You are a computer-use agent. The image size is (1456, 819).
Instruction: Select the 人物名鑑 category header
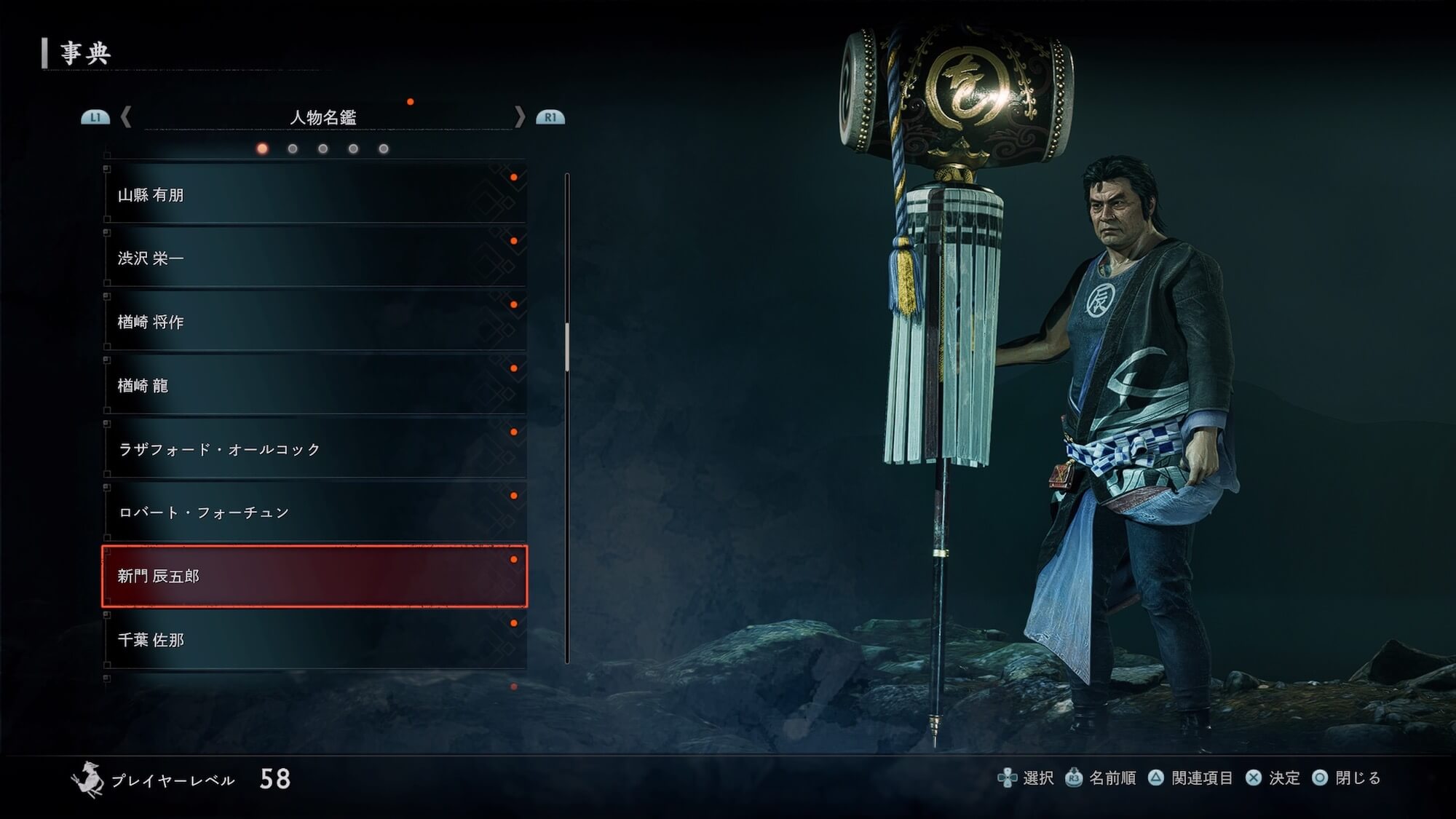(x=323, y=117)
